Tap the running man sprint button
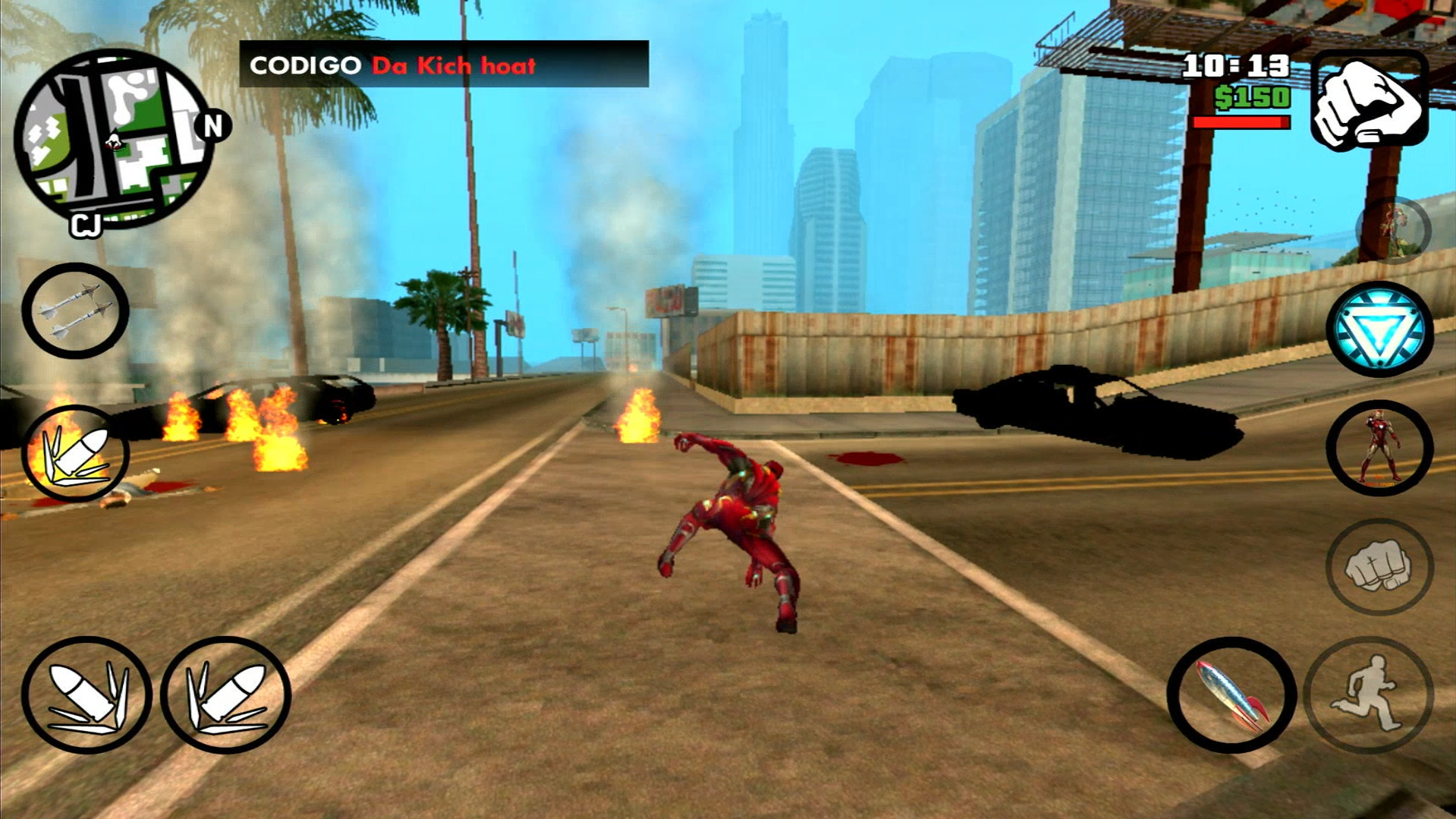This screenshot has width=1456, height=819. tap(1370, 695)
